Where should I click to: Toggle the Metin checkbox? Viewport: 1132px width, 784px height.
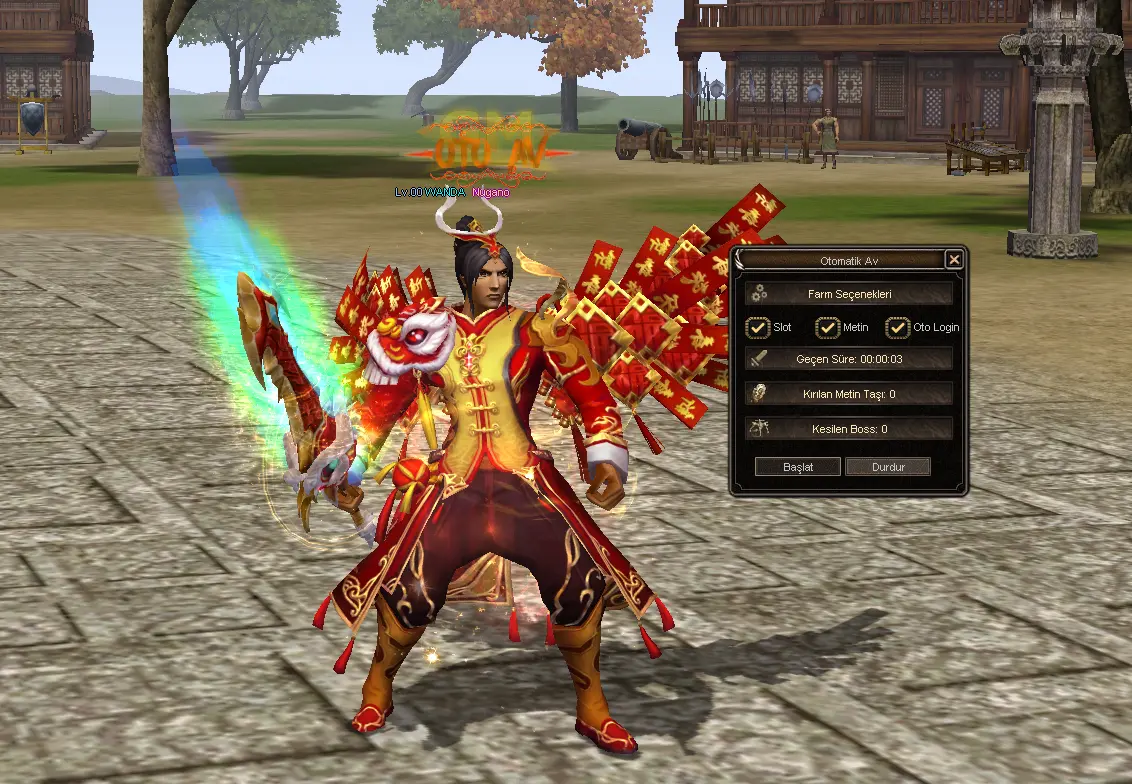click(828, 327)
